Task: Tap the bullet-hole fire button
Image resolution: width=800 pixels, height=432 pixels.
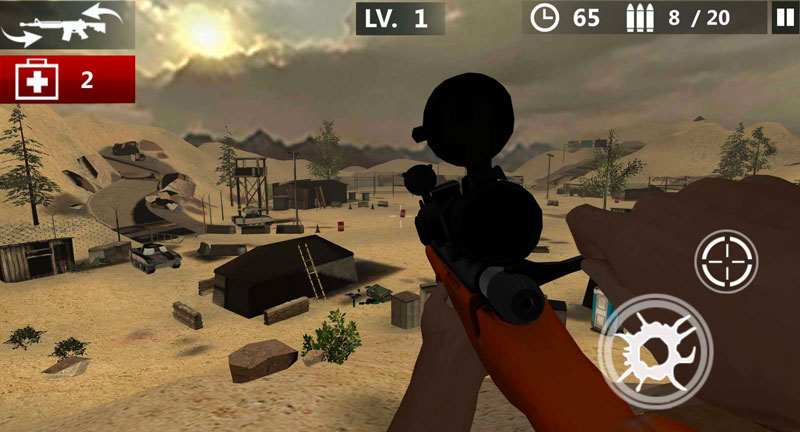Action: click(x=655, y=351)
